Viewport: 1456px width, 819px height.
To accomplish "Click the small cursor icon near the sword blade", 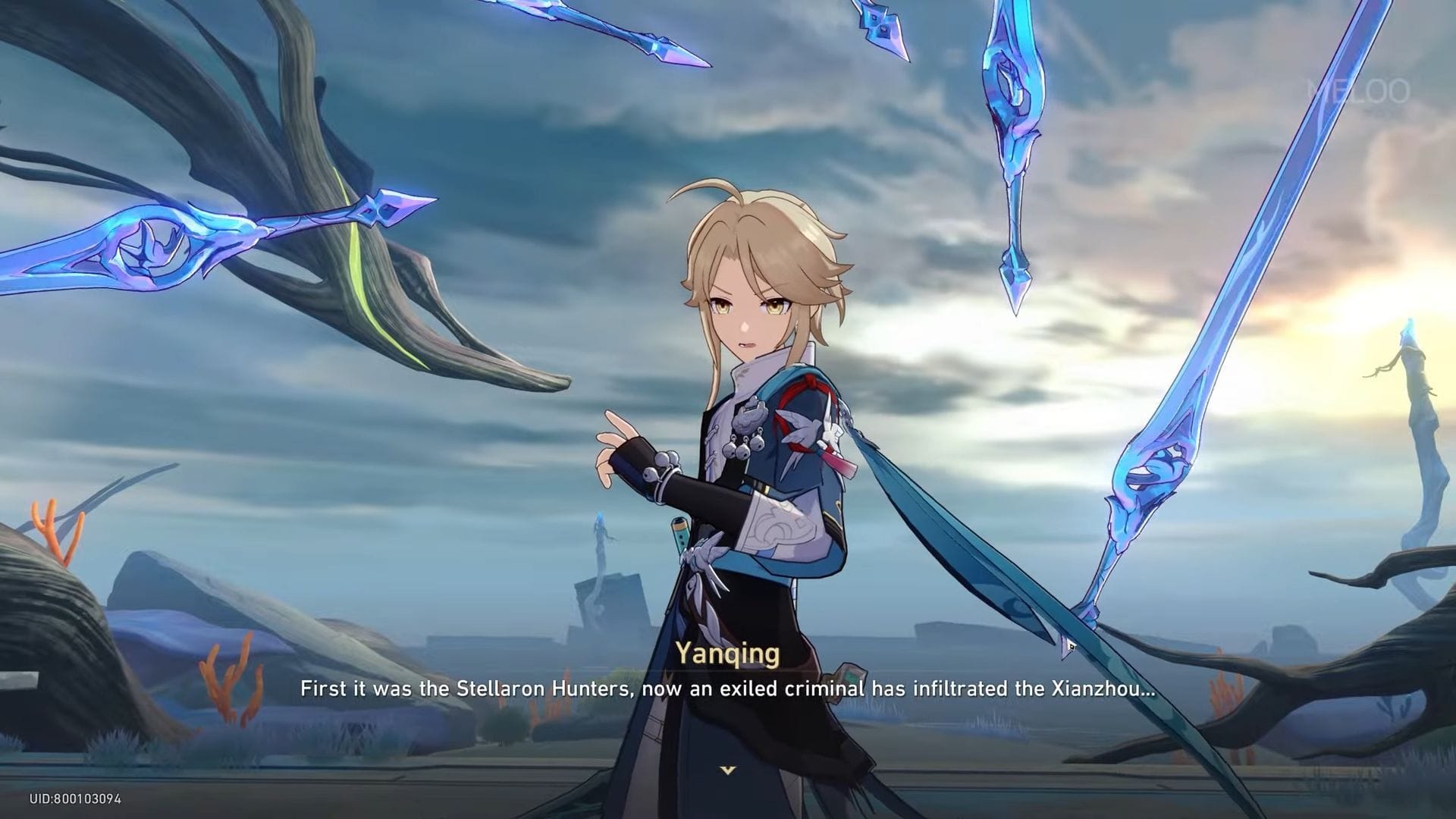I will [x=1071, y=645].
